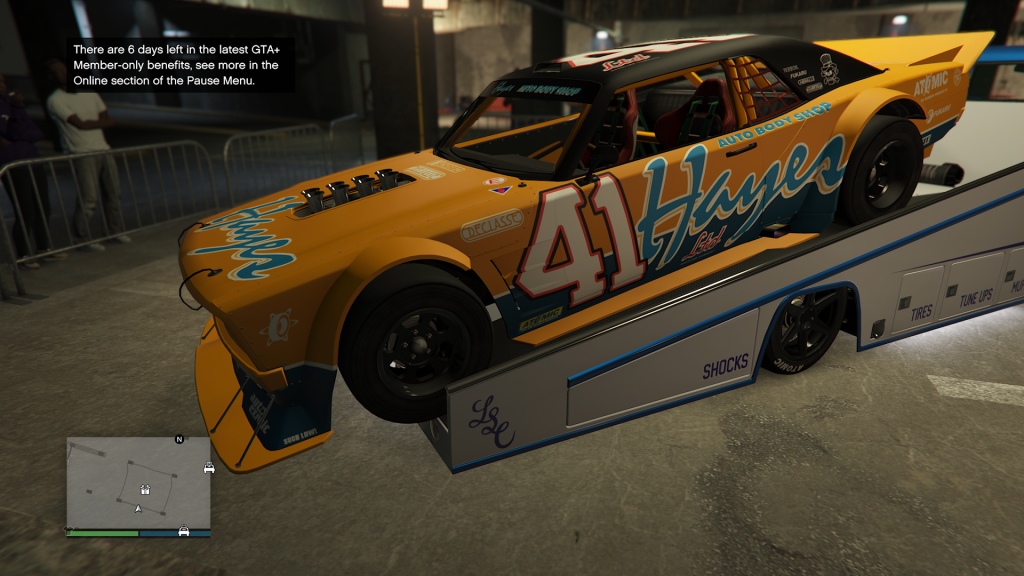1024x576 pixels.
Task: Click the GTA+ benefits notification
Action: pyautogui.click(x=181, y=65)
